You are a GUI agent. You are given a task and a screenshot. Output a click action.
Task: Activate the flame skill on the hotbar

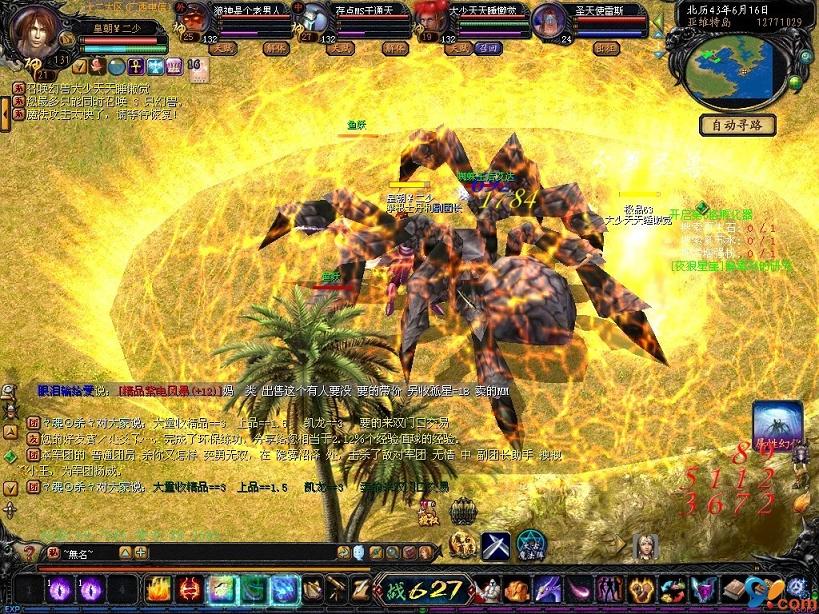point(158,589)
